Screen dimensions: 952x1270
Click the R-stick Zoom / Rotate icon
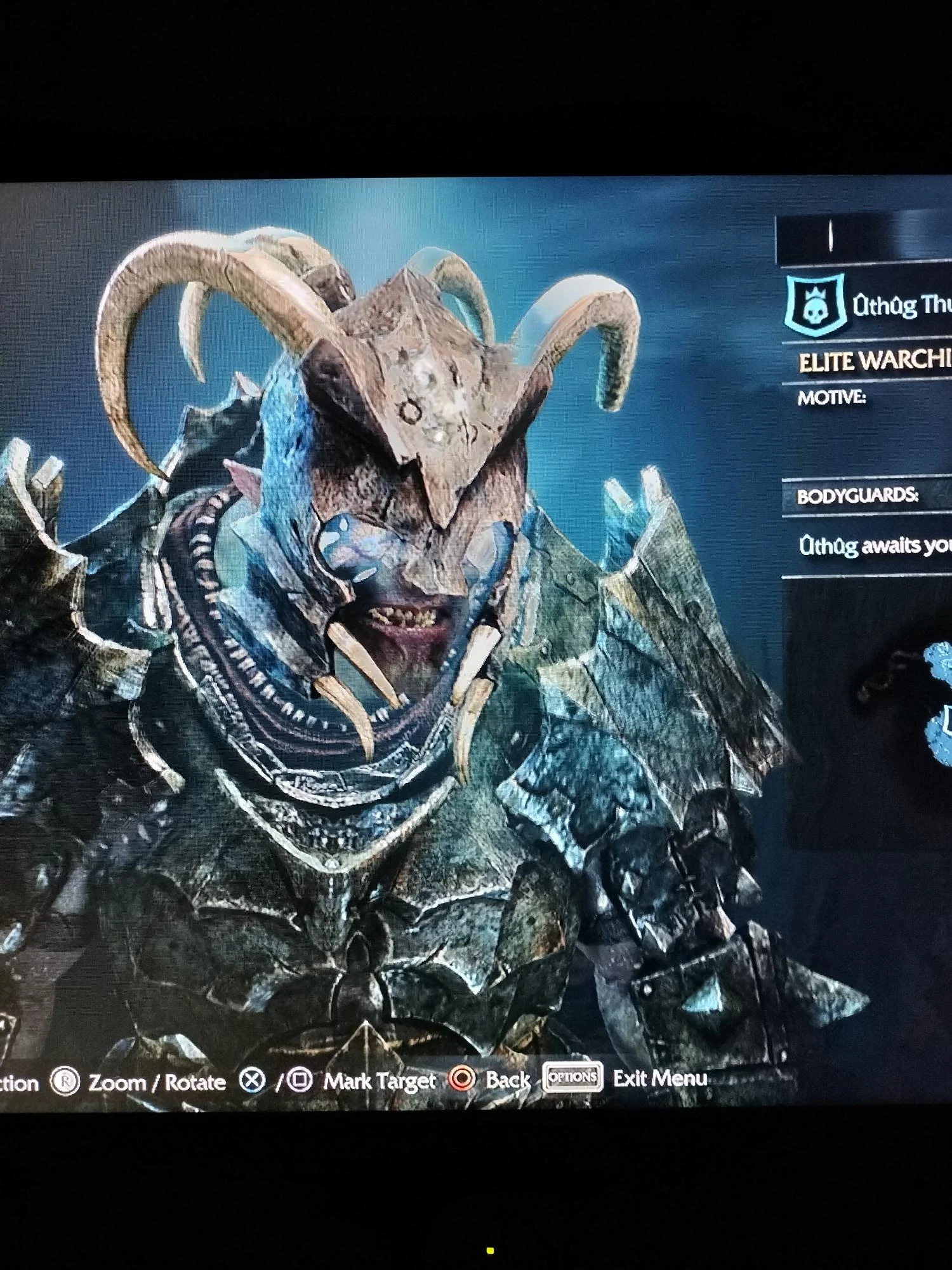pos(64,1079)
